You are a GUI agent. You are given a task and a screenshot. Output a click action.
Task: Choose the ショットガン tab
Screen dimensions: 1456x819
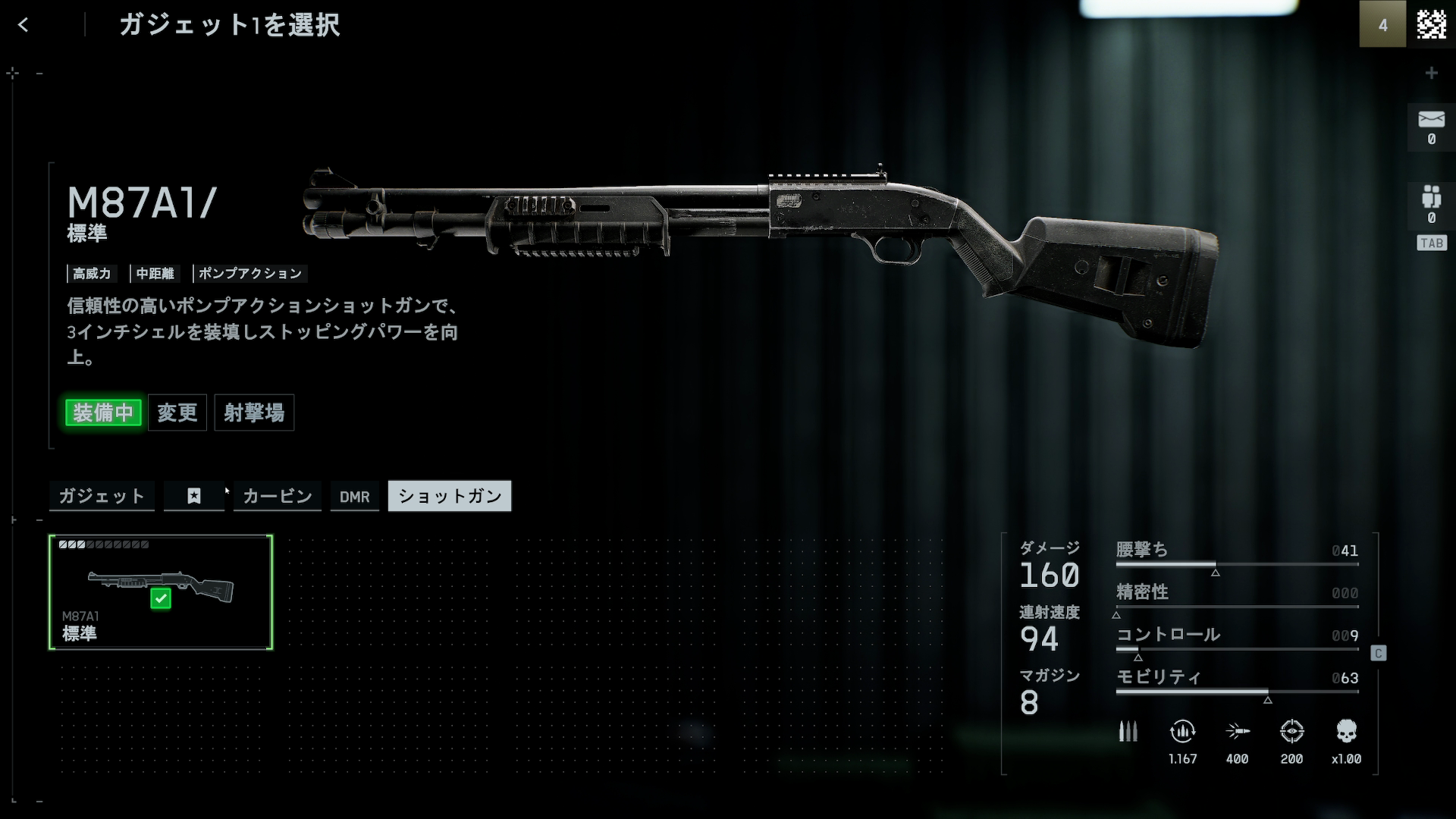pyautogui.click(x=450, y=496)
